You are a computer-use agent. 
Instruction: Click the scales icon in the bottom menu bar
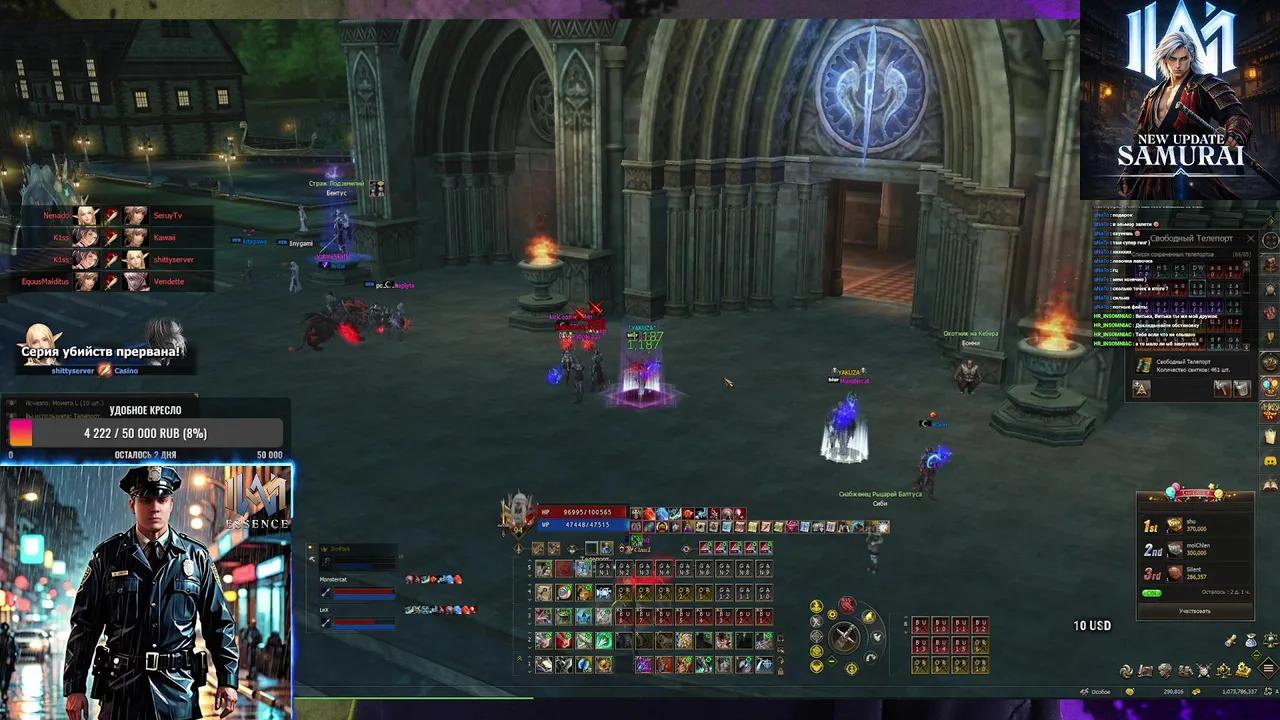(1224, 670)
